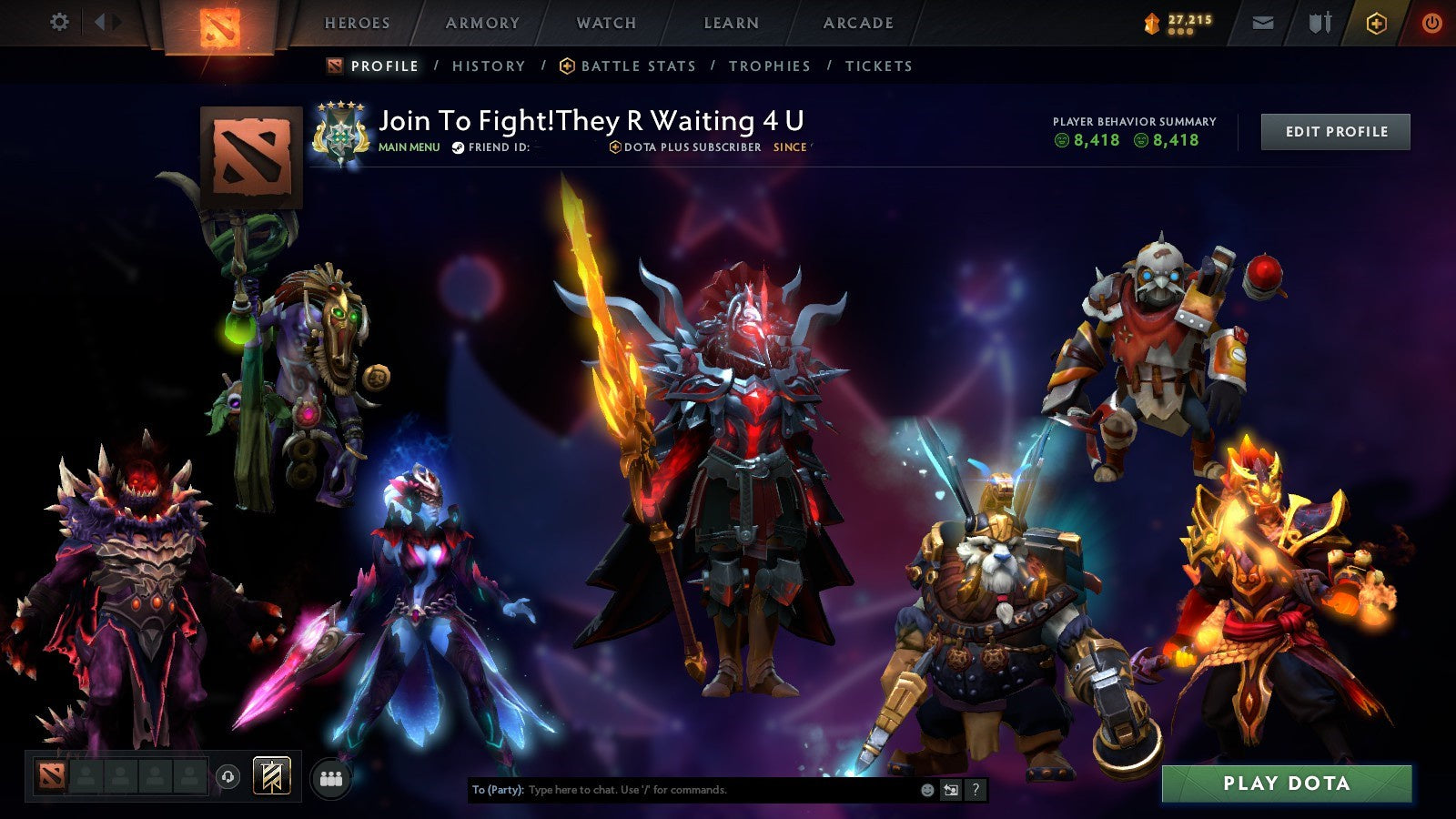Viewport: 1456px width, 819px height.
Task: Open the friends list icon
Action: point(332,775)
